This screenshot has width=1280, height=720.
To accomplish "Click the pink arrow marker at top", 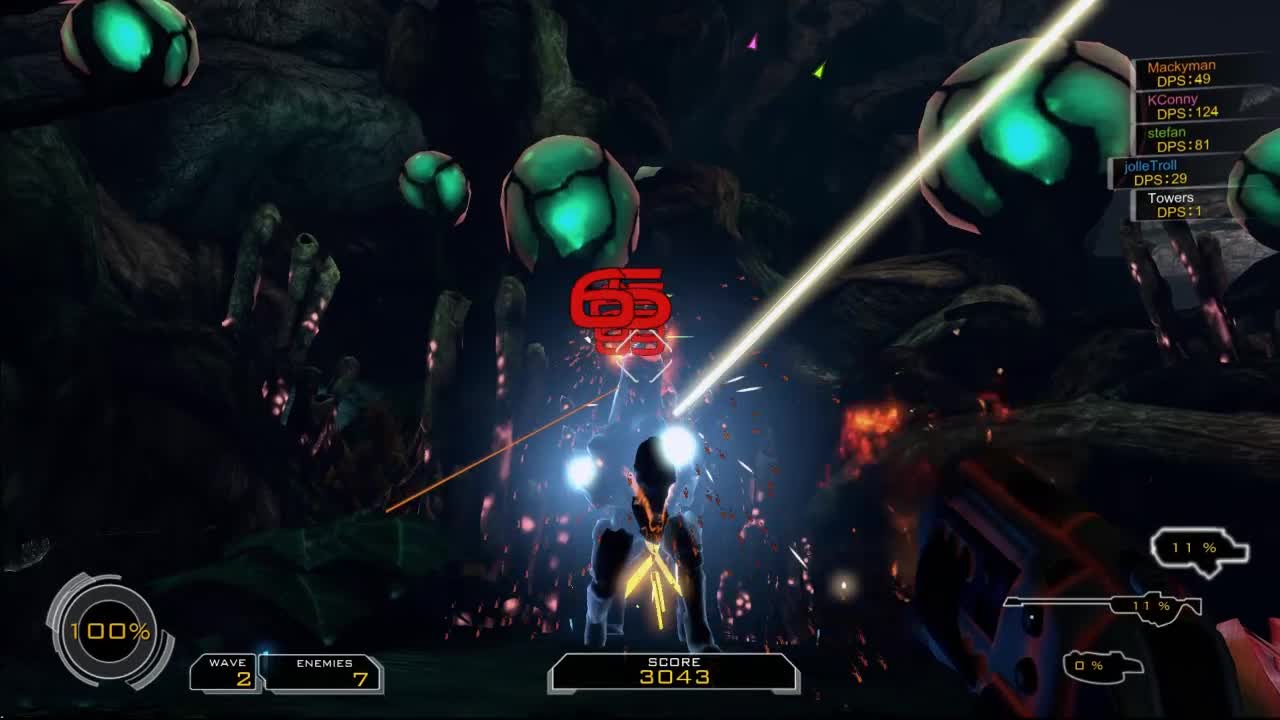I will [x=751, y=42].
